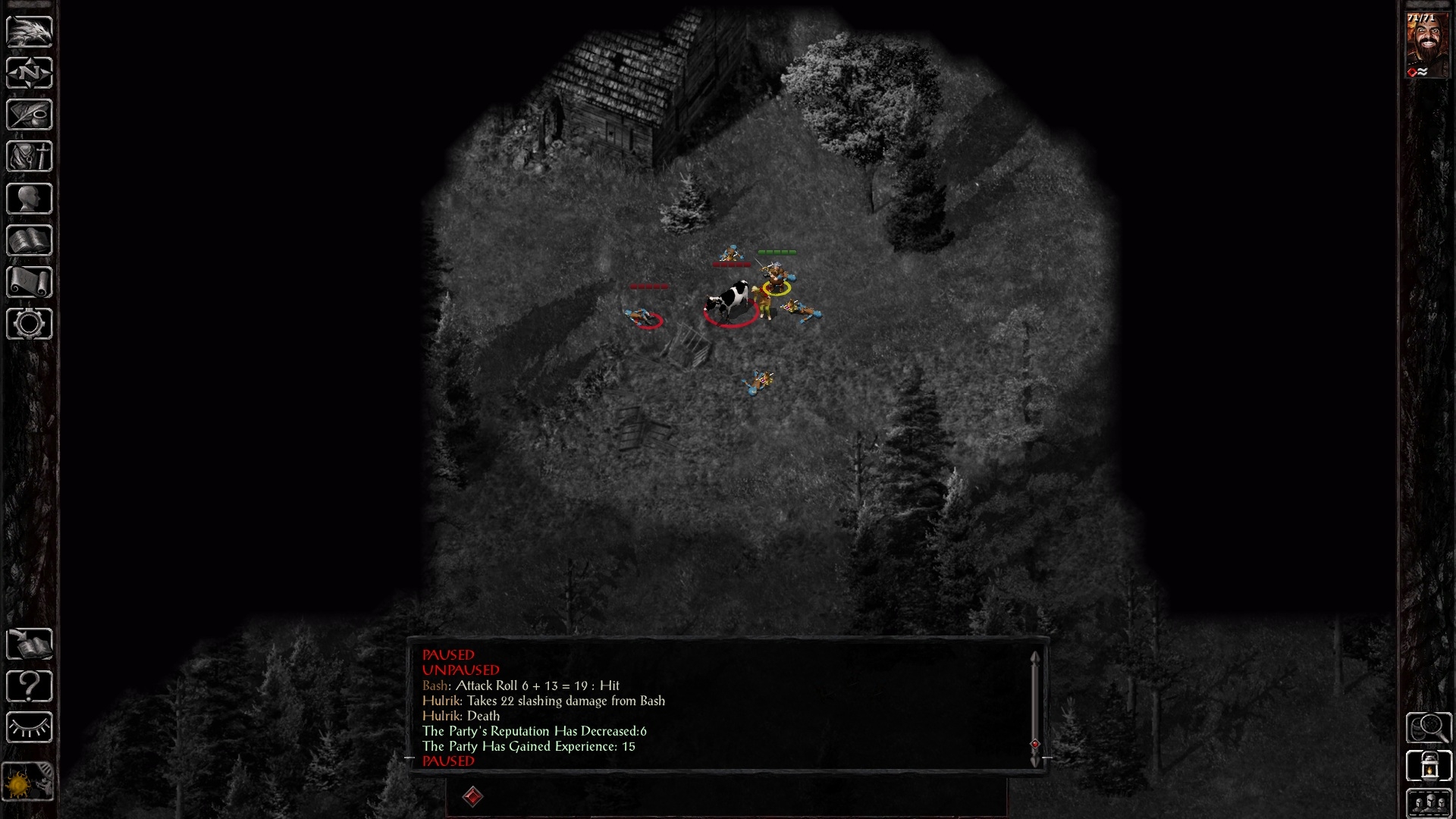Open the dragon emblem game menu
The width and height of the screenshot is (1456, 819).
click(x=30, y=30)
